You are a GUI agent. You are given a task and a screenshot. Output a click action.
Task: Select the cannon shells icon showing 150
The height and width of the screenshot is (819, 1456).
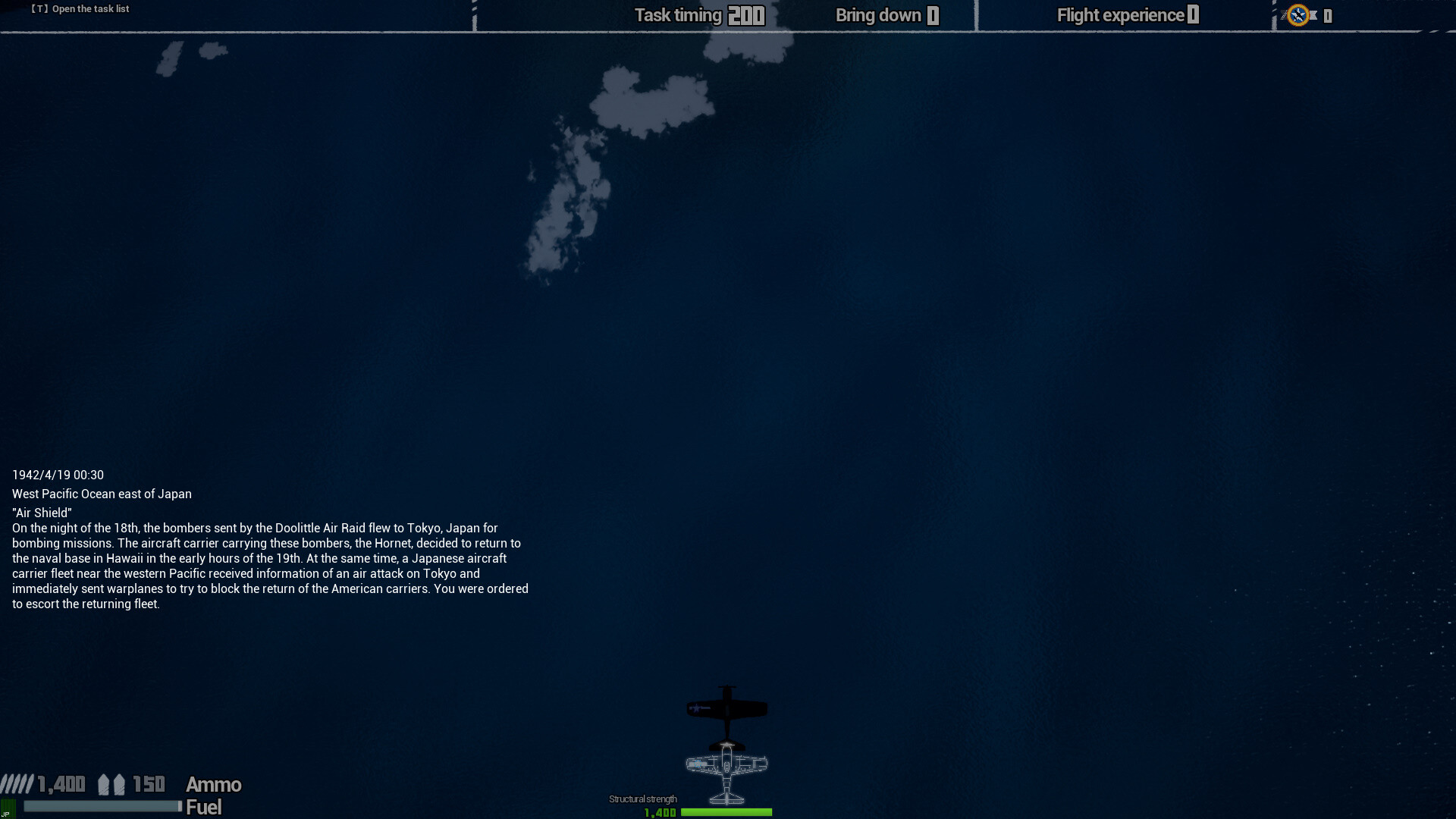pyautogui.click(x=111, y=784)
